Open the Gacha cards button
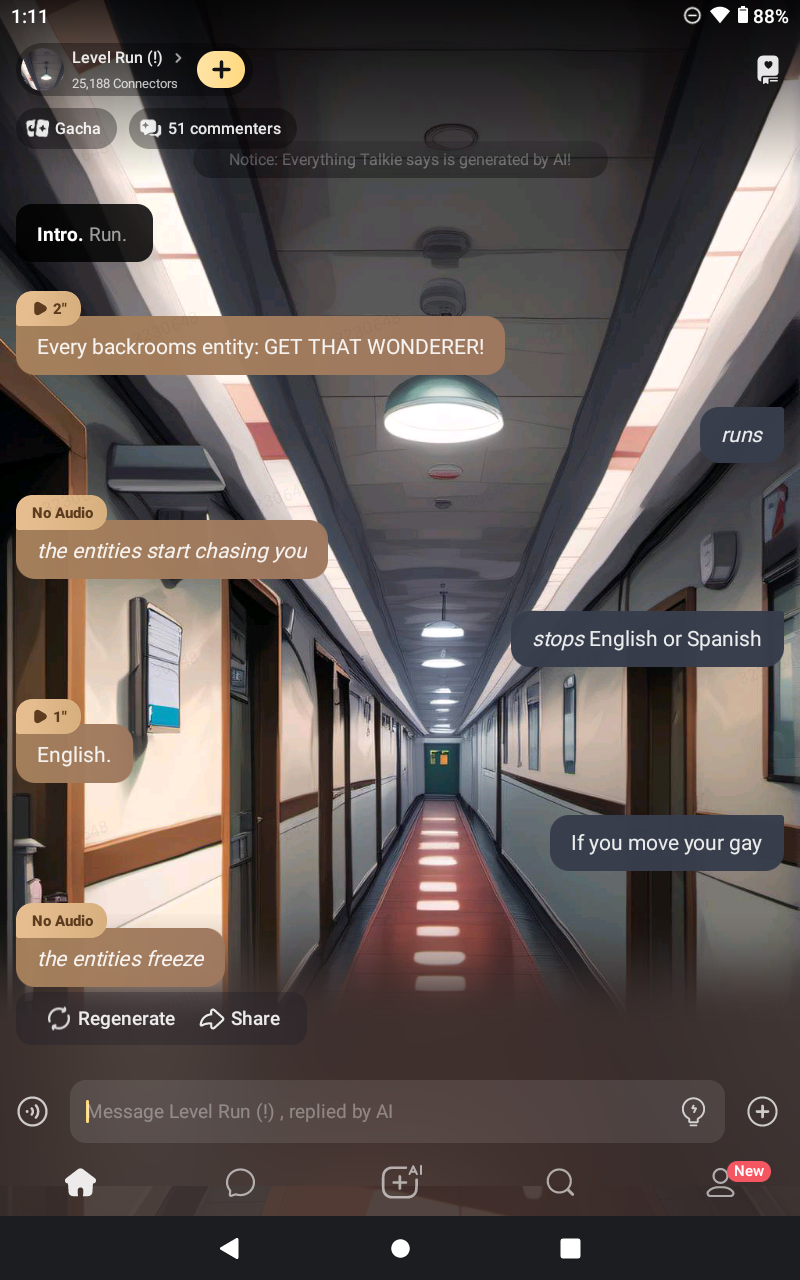Image resolution: width=800 pixels, height=1280 pixels. (x=65, y=129)
